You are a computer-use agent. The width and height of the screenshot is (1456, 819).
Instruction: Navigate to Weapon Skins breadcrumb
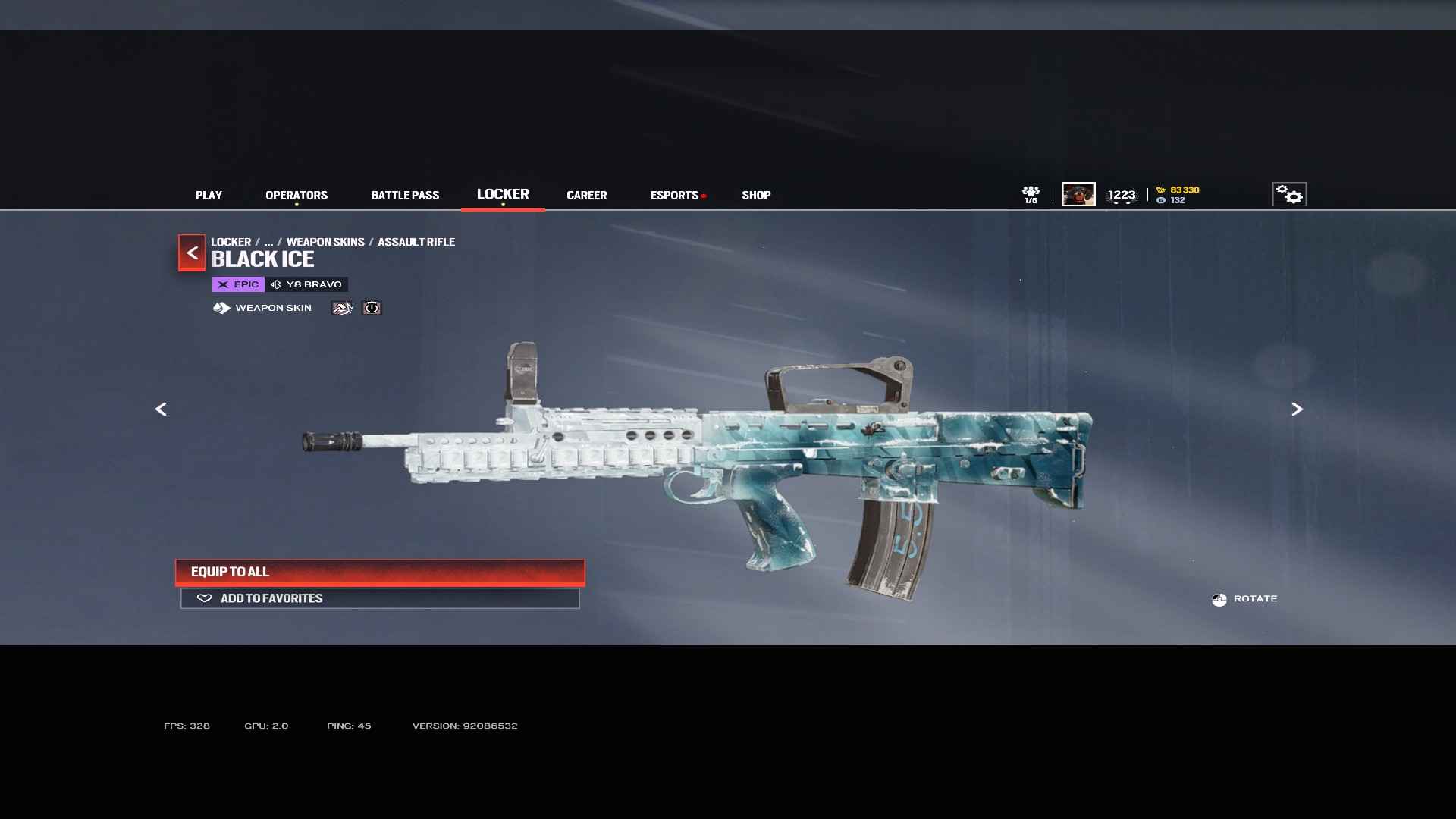325,242
